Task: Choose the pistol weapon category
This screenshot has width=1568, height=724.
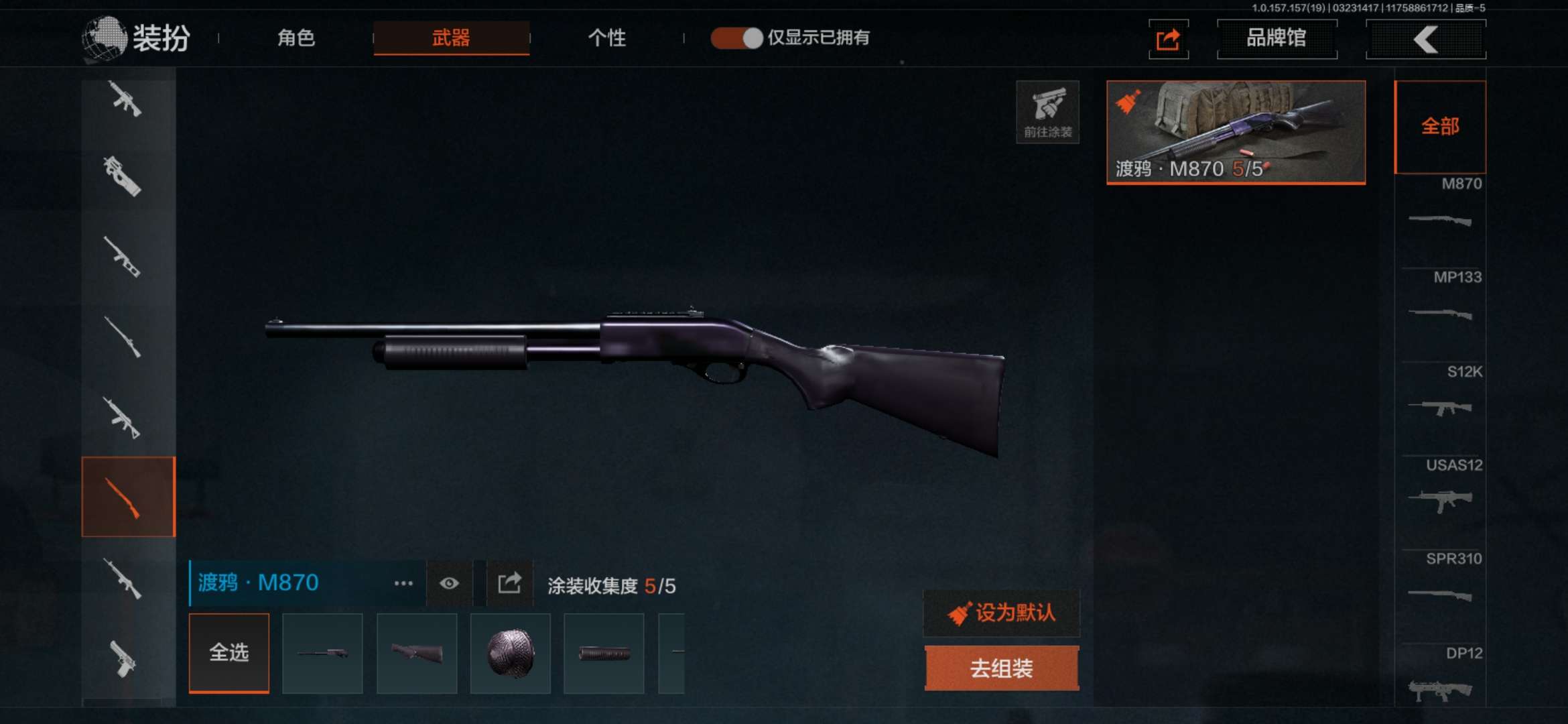Action: click(x=123, y=658)
